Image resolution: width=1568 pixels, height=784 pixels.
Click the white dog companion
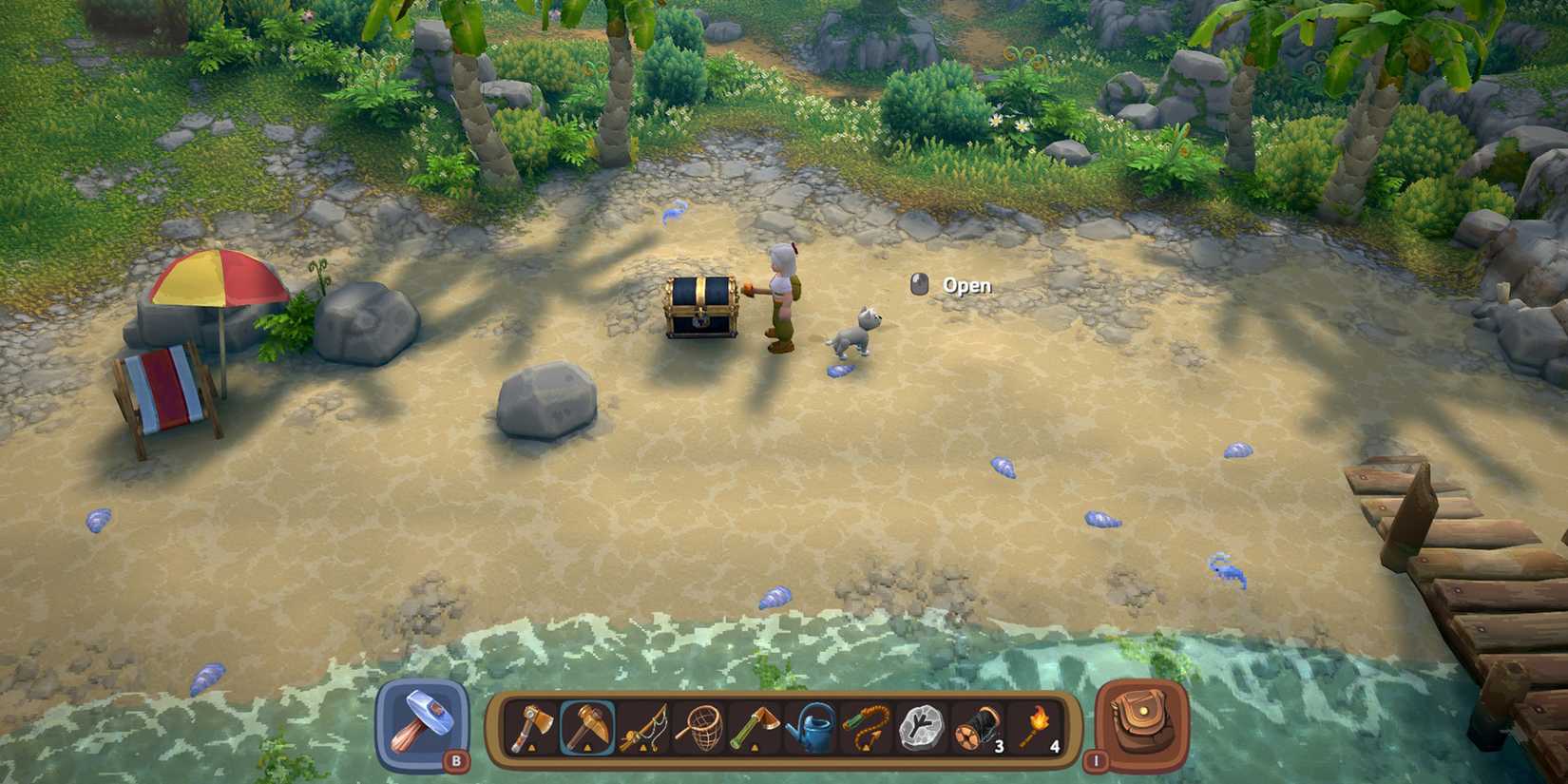852,333
